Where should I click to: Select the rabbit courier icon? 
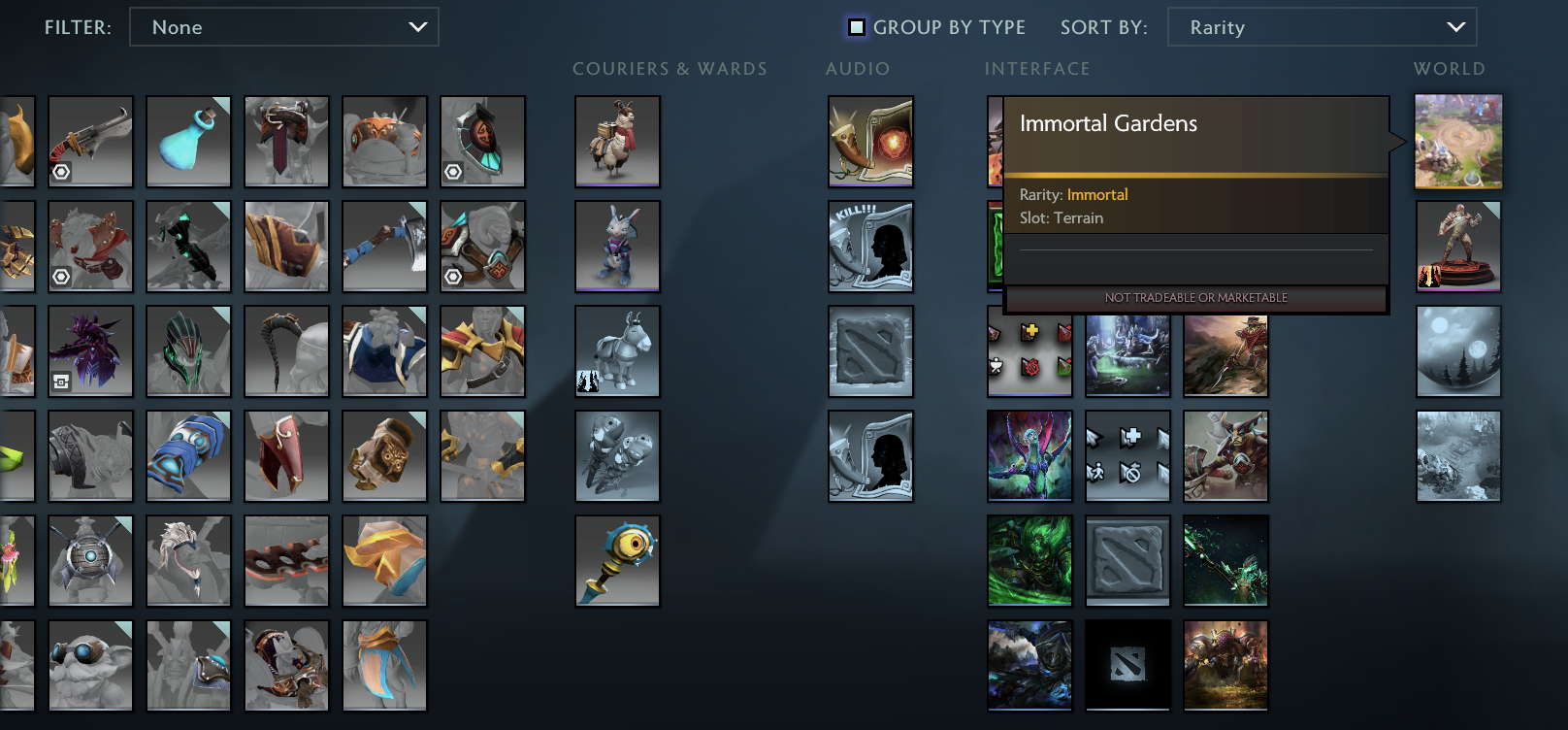click(617, 246)
